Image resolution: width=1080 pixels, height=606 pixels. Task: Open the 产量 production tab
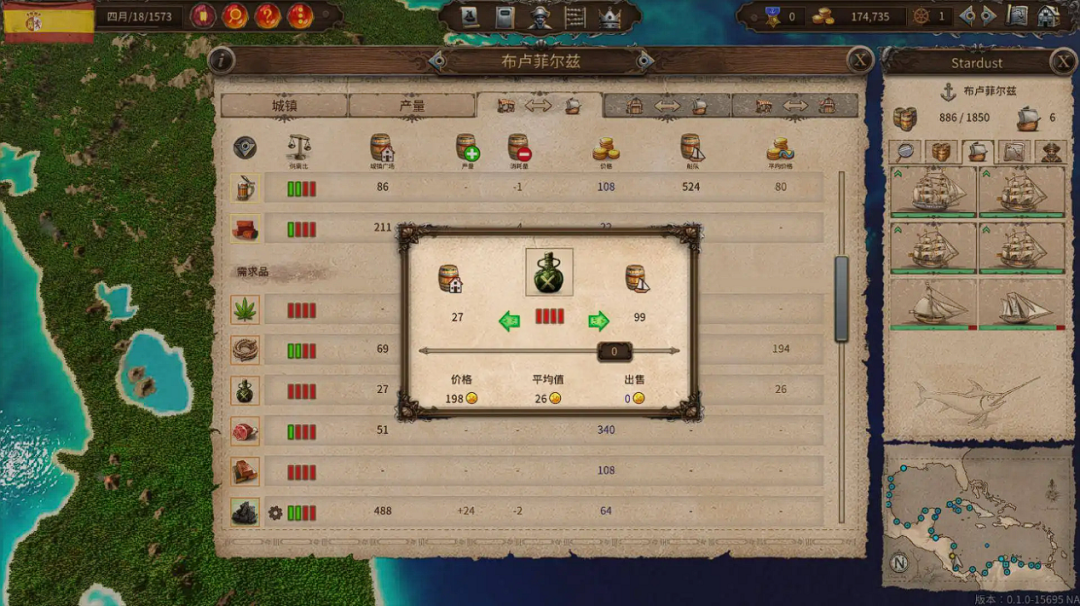412,105
